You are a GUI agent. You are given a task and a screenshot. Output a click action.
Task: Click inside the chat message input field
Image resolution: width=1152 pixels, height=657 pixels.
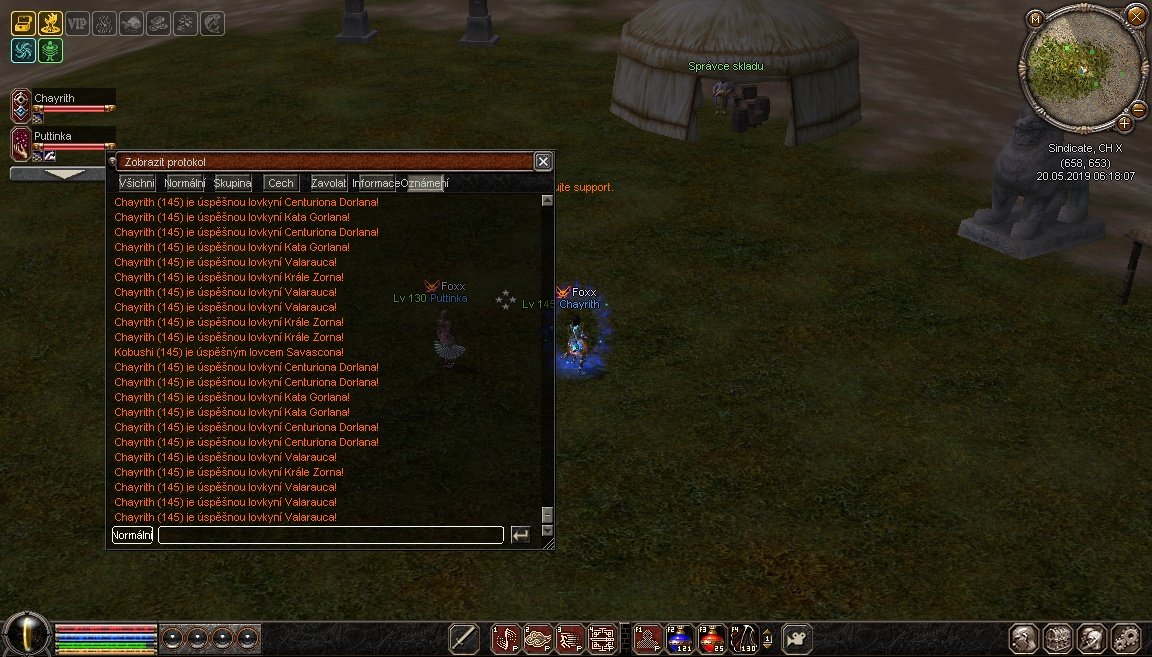point(330,535)
